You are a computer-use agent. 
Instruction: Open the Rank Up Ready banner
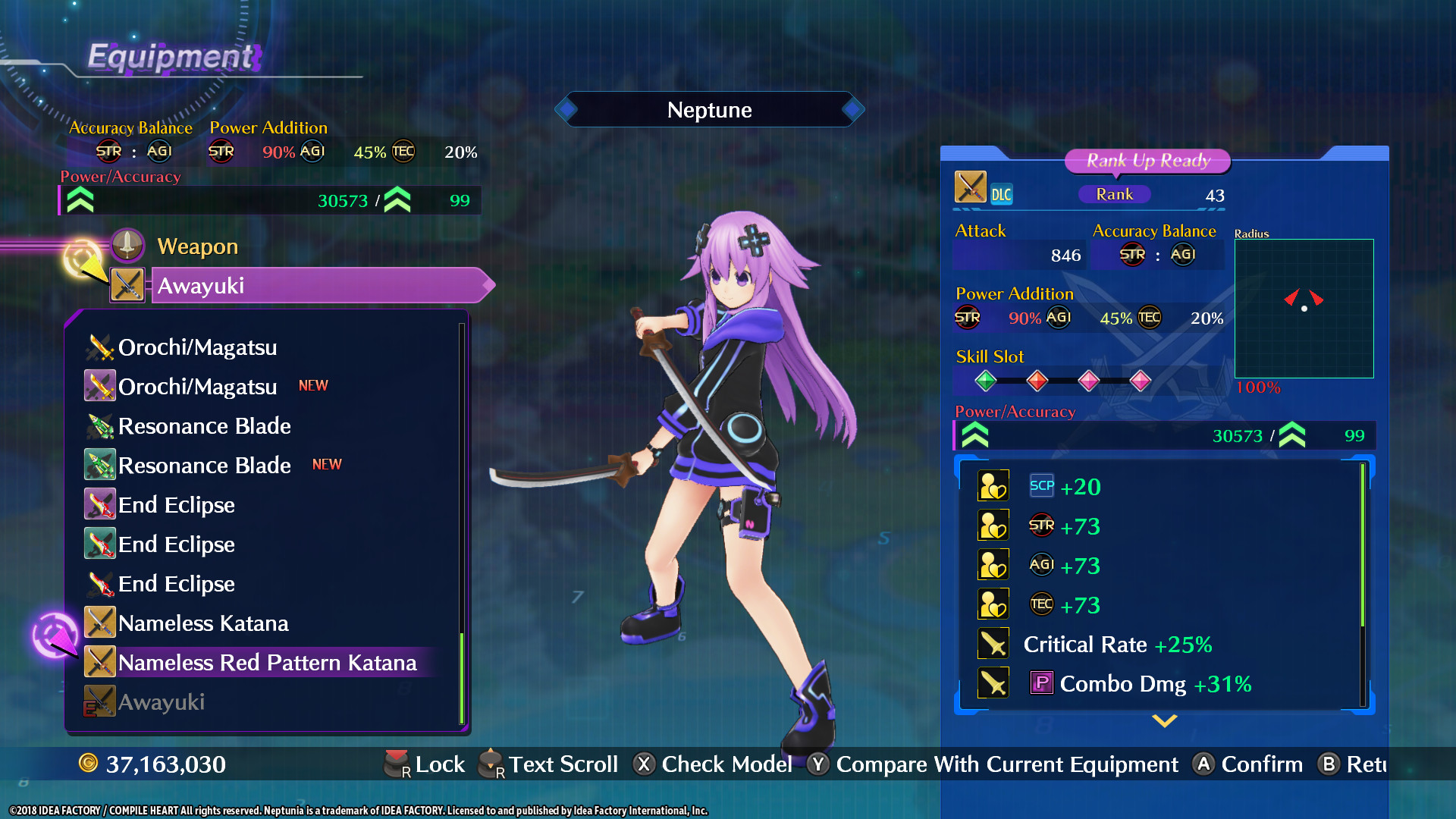pos(1147,161)
